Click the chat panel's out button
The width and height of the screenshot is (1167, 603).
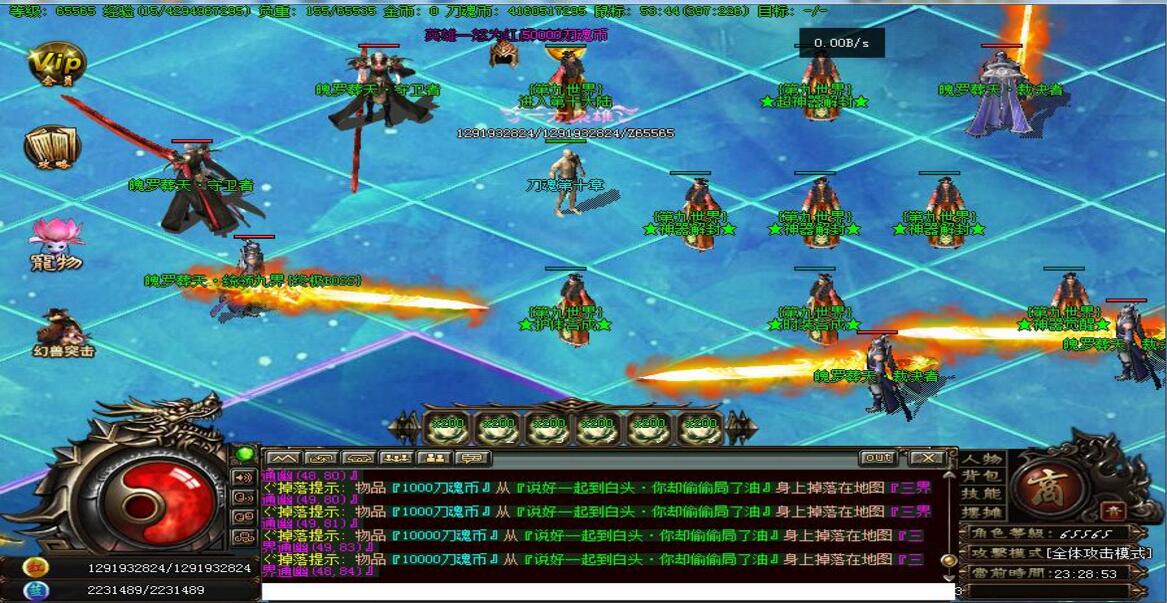[877, 458]
